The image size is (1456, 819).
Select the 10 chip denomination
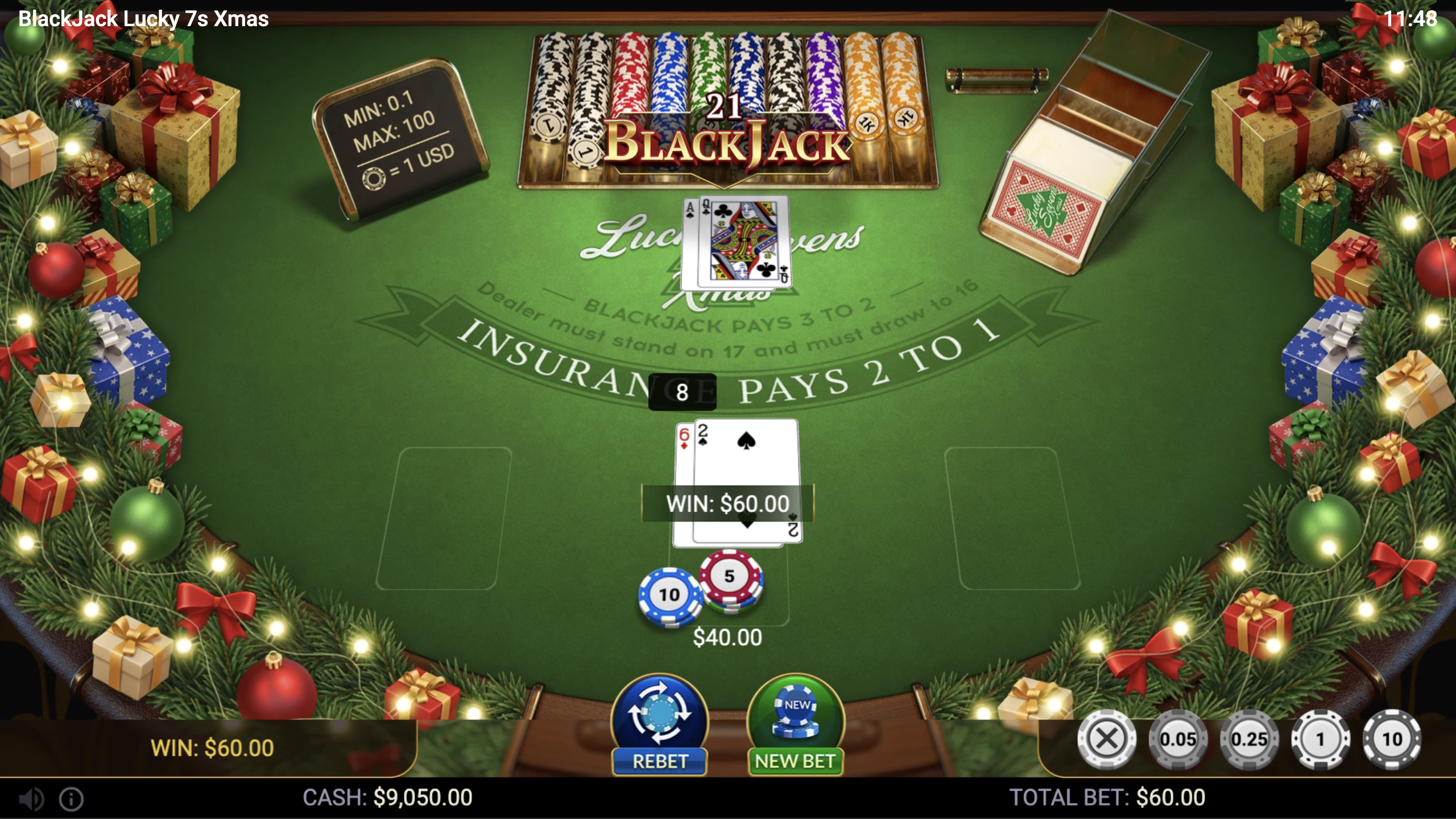(x=1392, y=739)
